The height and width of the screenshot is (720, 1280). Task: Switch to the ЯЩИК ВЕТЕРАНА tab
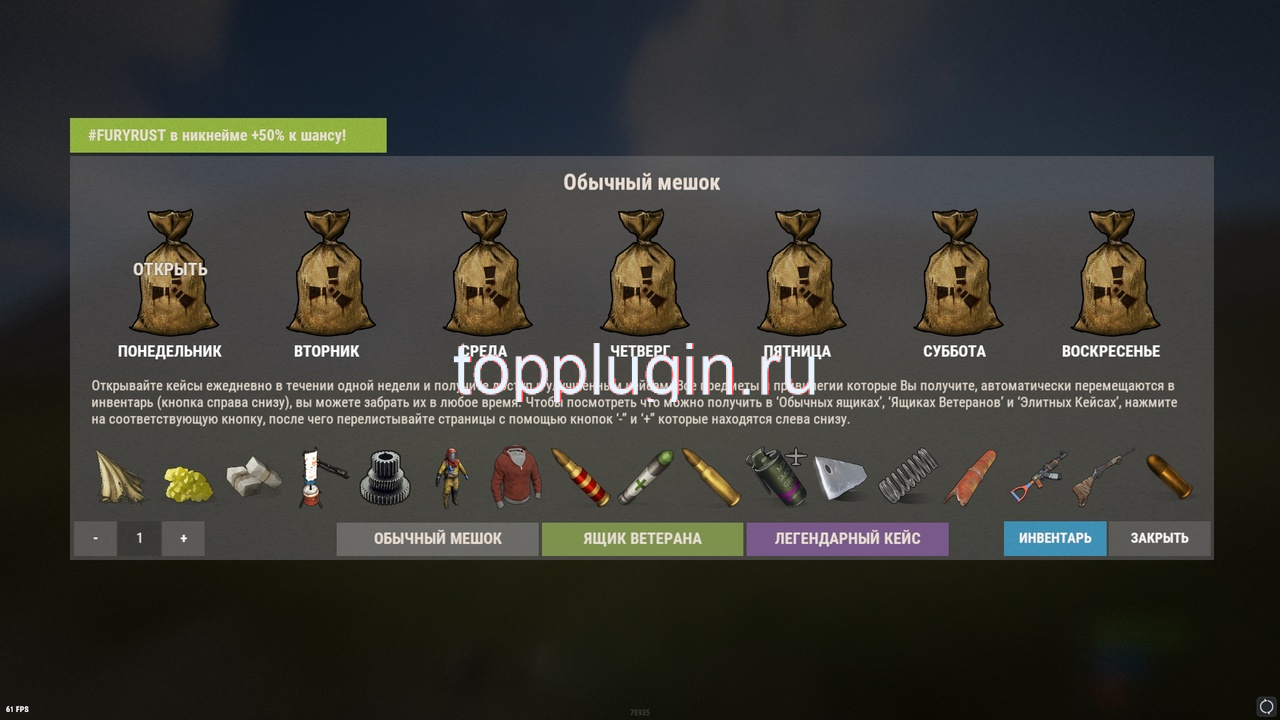point(642,538)
